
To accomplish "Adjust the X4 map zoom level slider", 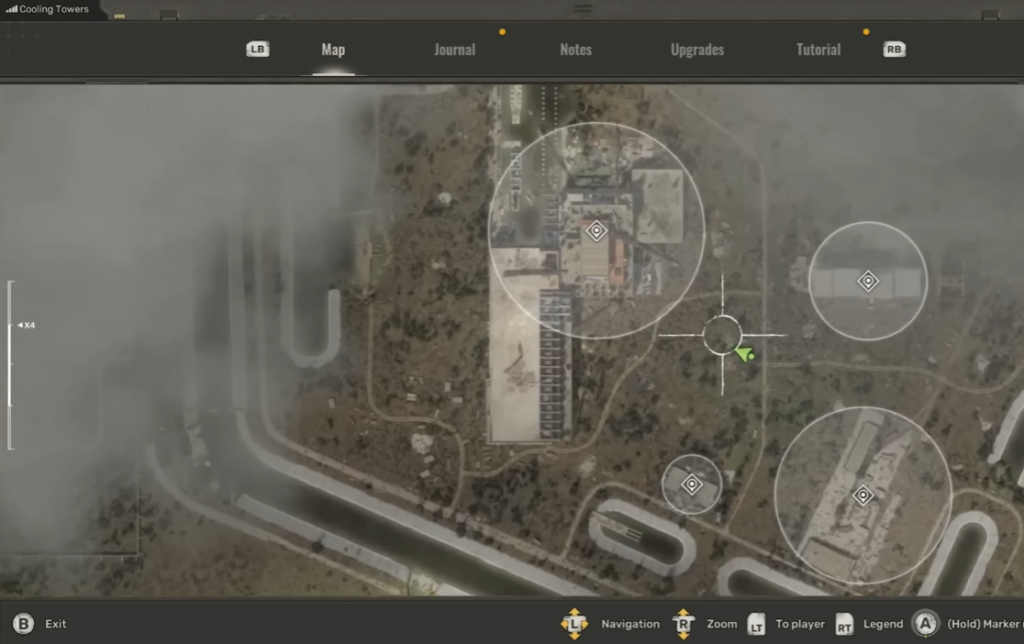I will (11, 326).
